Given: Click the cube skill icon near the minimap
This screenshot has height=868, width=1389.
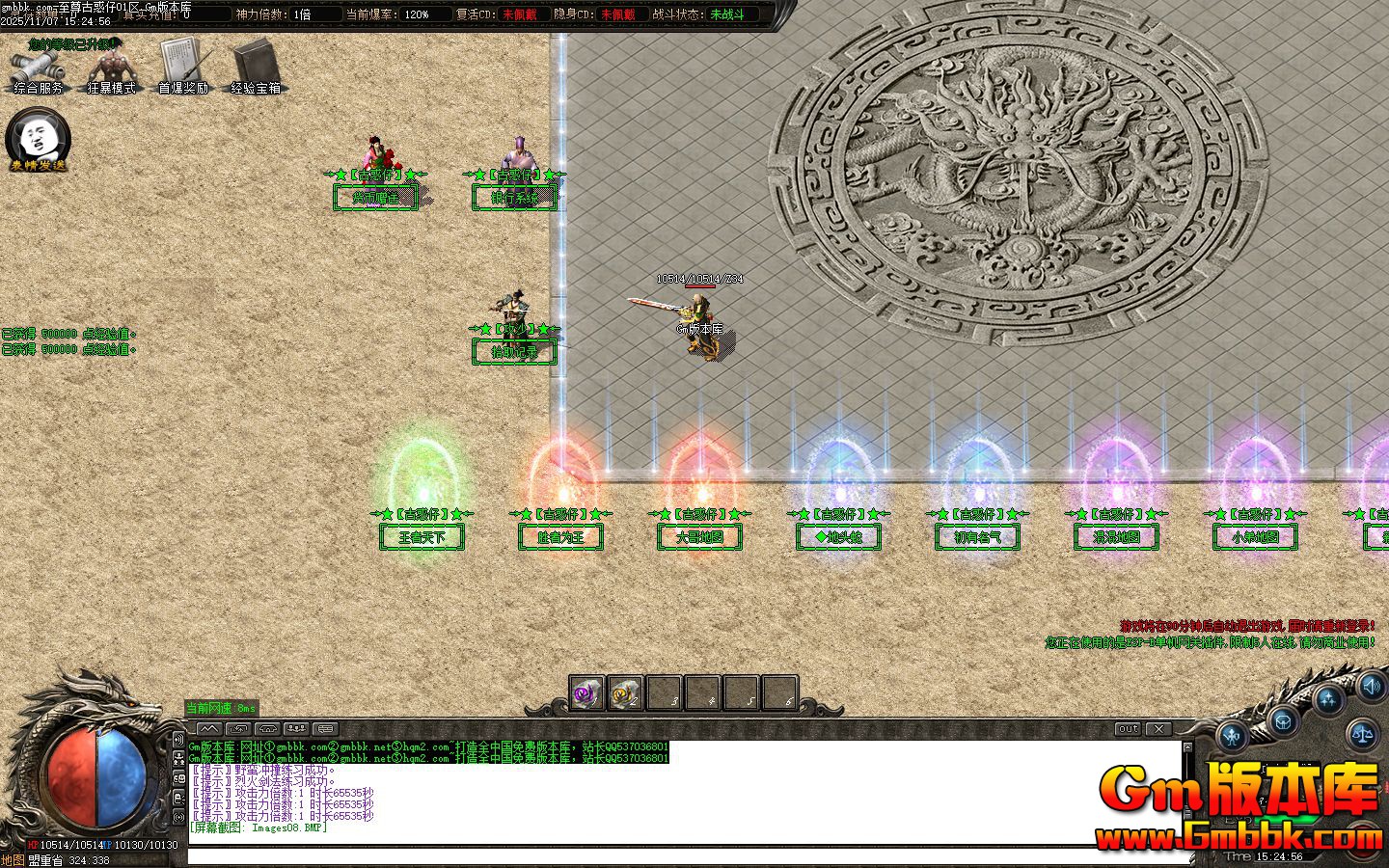Looking at the screenshot, I should 1283,721.
